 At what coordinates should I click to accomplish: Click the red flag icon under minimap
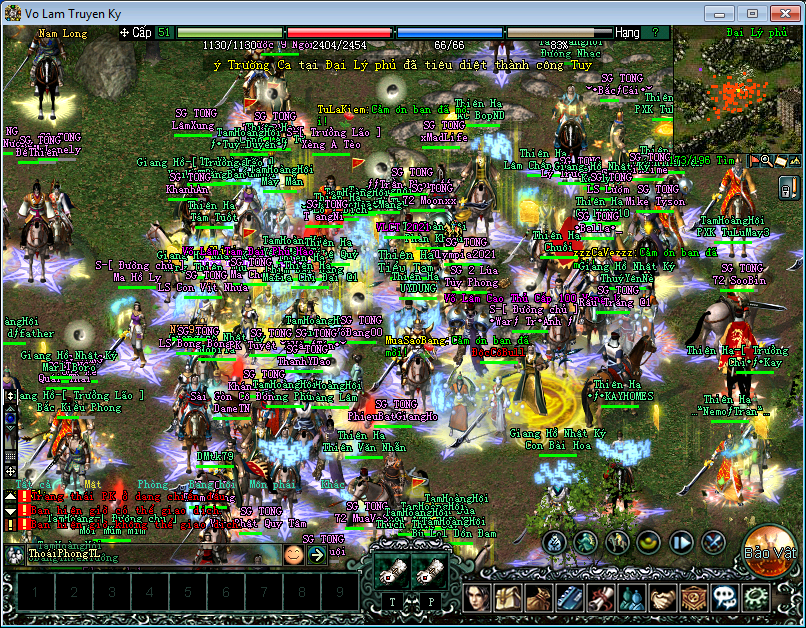coord(753,160)
